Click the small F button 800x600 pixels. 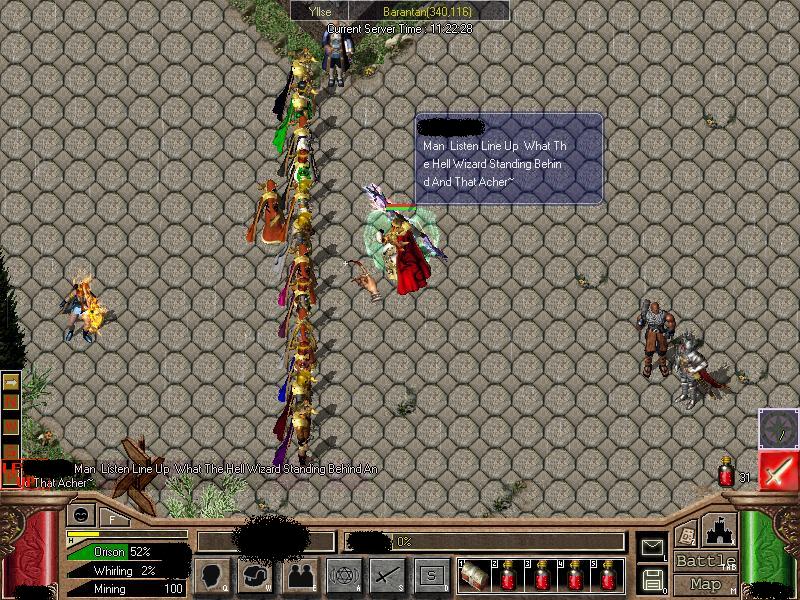click(112, 517)
